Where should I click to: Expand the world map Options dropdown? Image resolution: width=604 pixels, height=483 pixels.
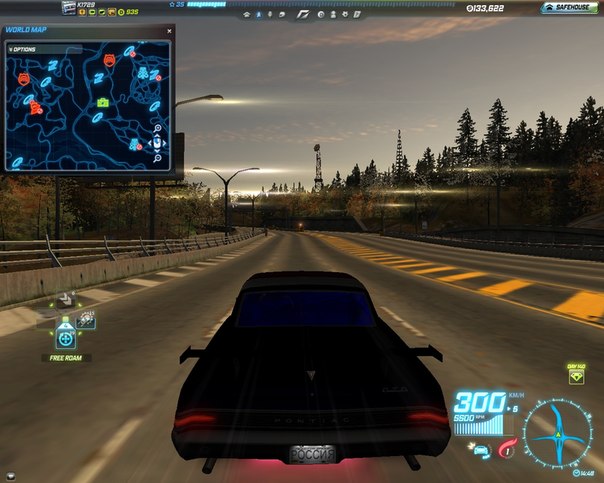[x=21, y=47]
